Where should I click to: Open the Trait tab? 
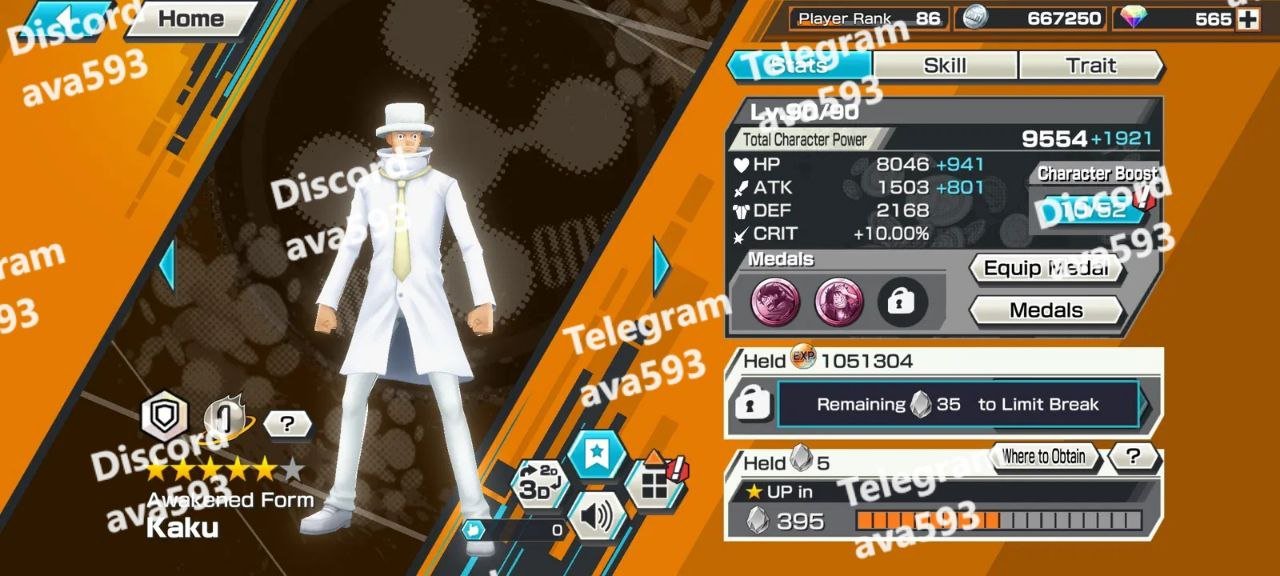[1090, 66]
